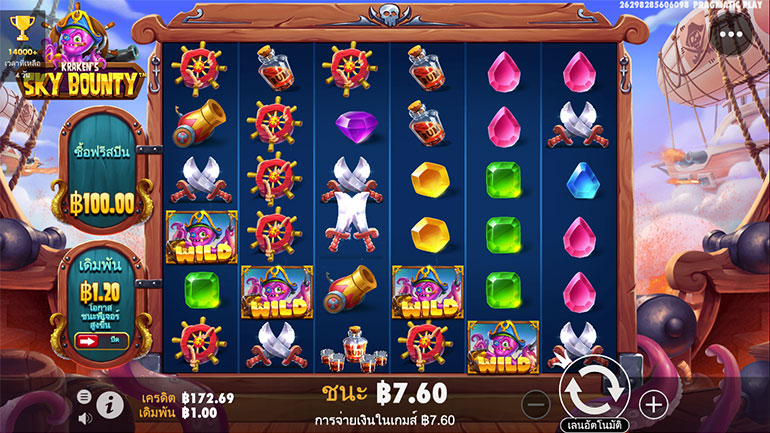Mute the game sound
This screenshot has width=770, height=433.
click(x=85, y=417)
